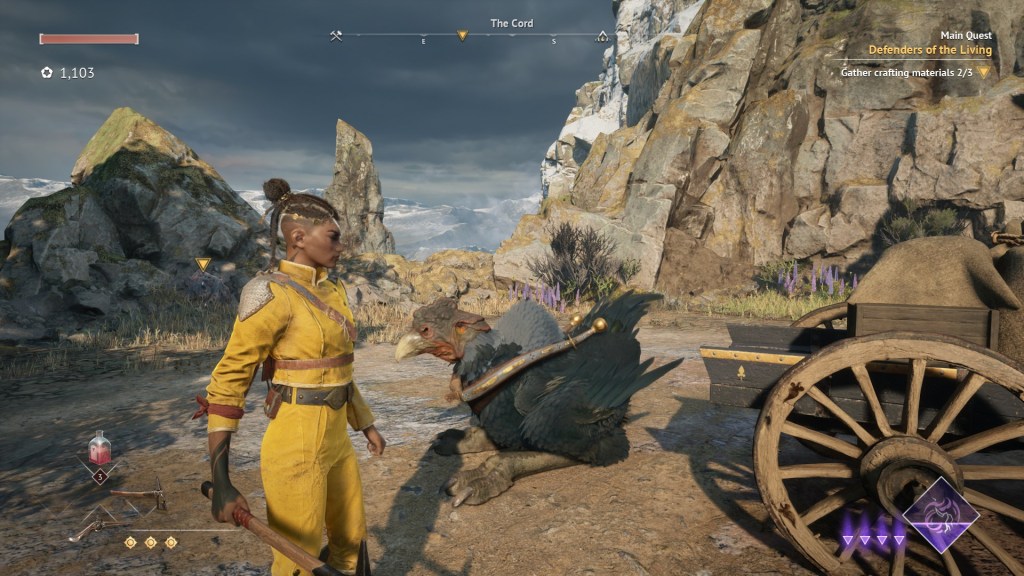This screenshot has width=1024, height=576.
Task: Select the orange quest marker on compass
Action: 462,36
